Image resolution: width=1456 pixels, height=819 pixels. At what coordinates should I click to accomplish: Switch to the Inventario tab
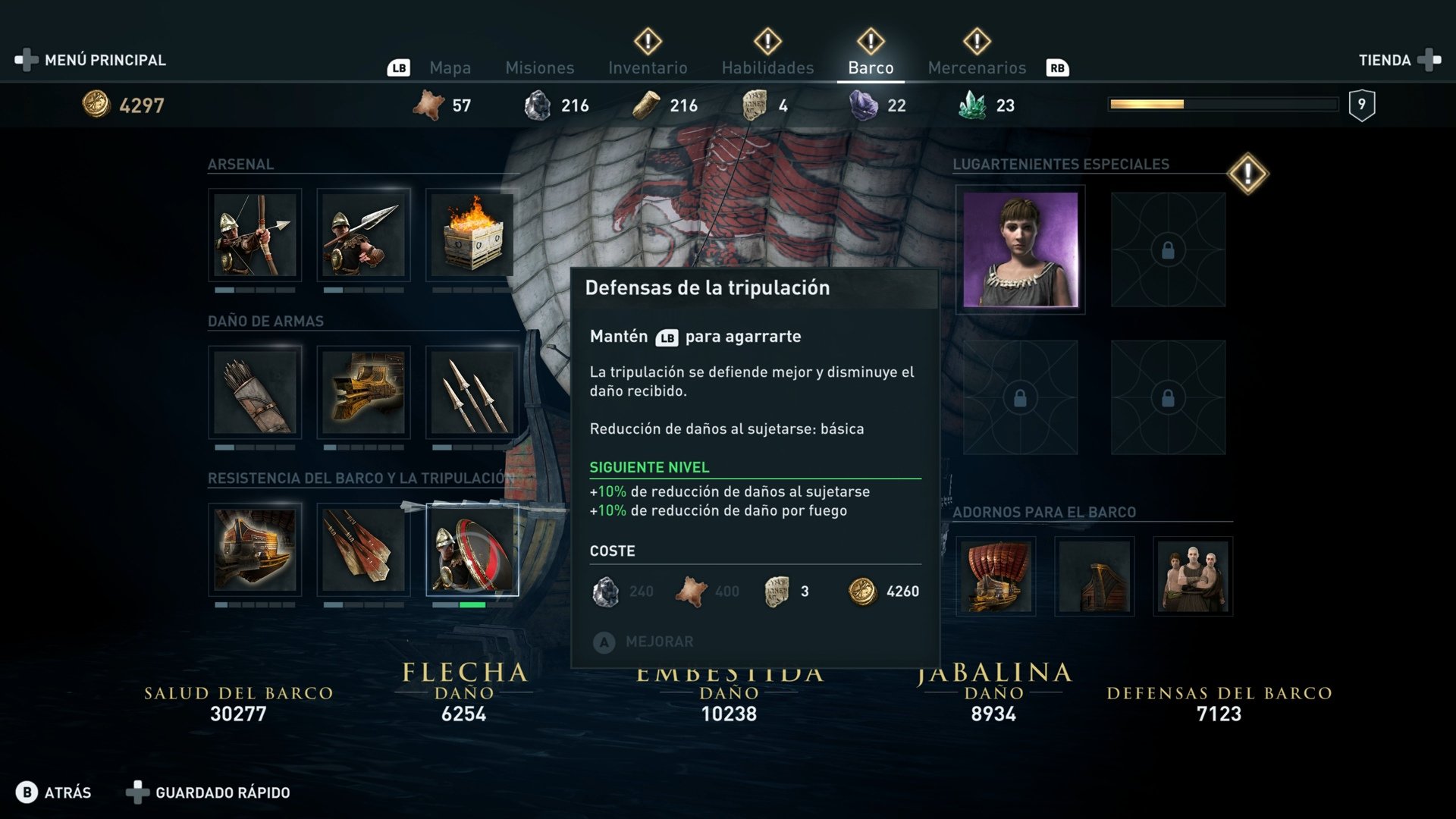(647, 67)
